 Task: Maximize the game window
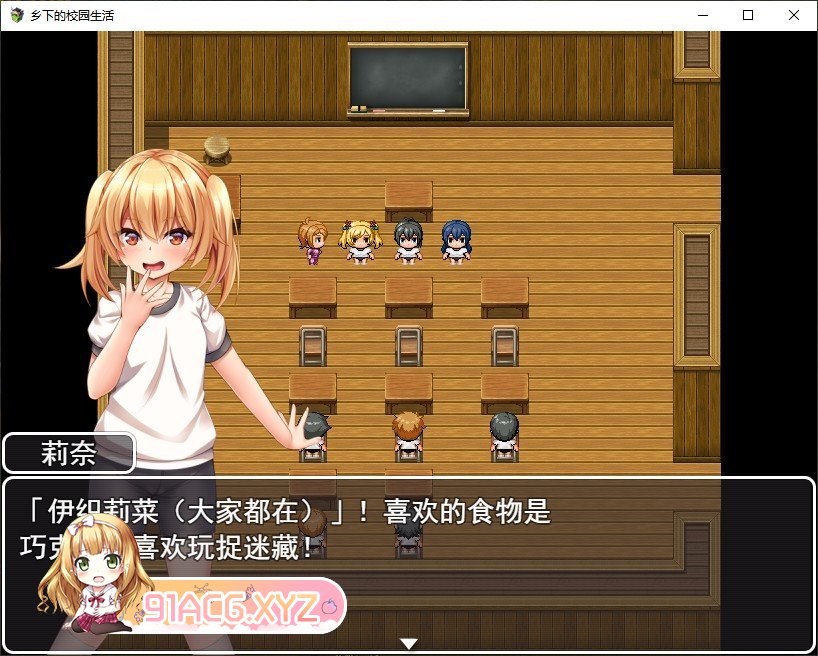point(748,15)
